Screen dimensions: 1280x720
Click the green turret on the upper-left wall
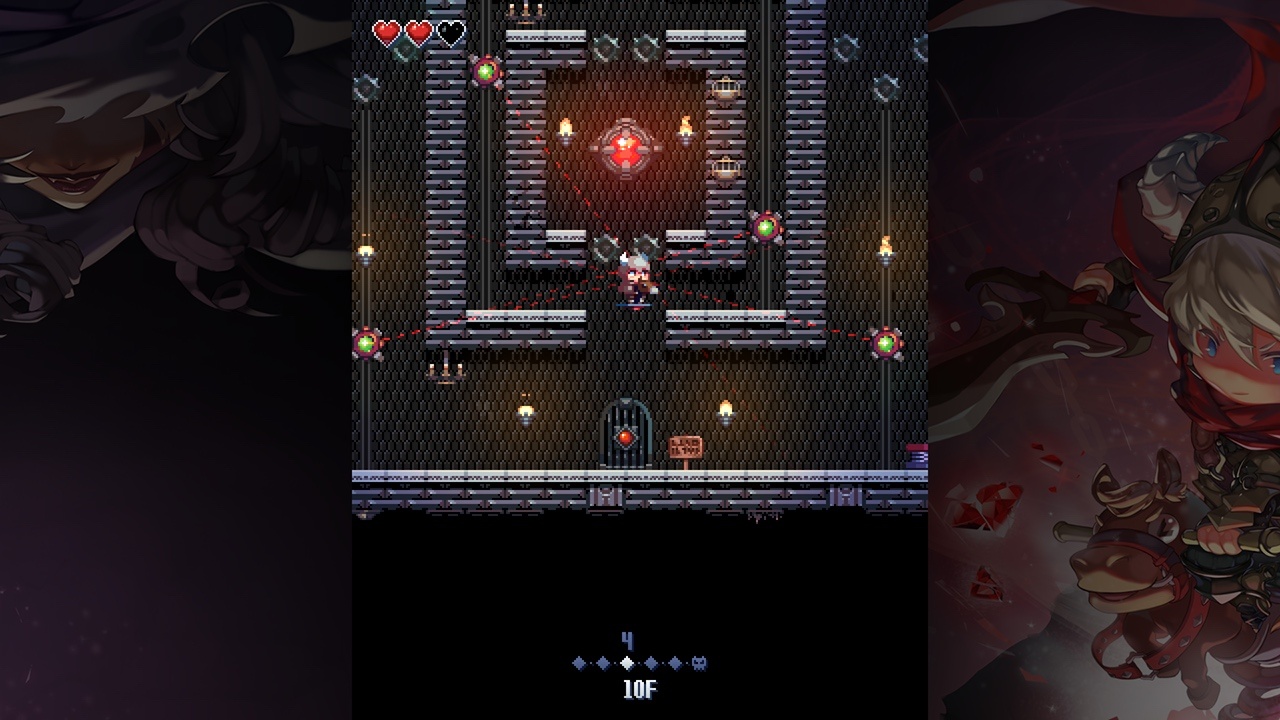(484, 70)
